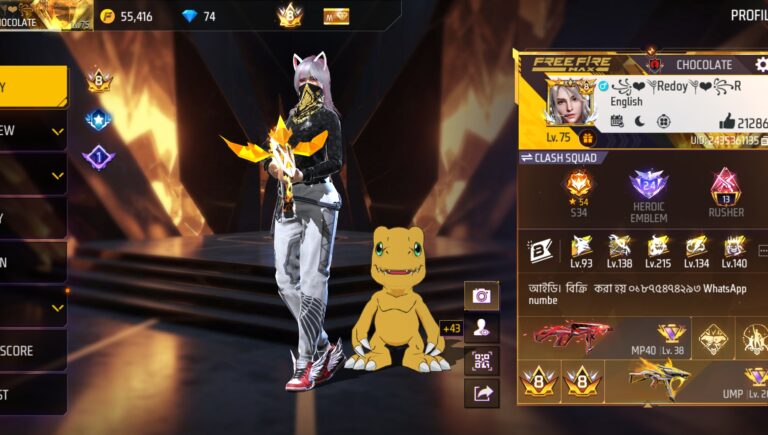Click the gold coins balance icon
768x435 pixels.
click(108, 16)
